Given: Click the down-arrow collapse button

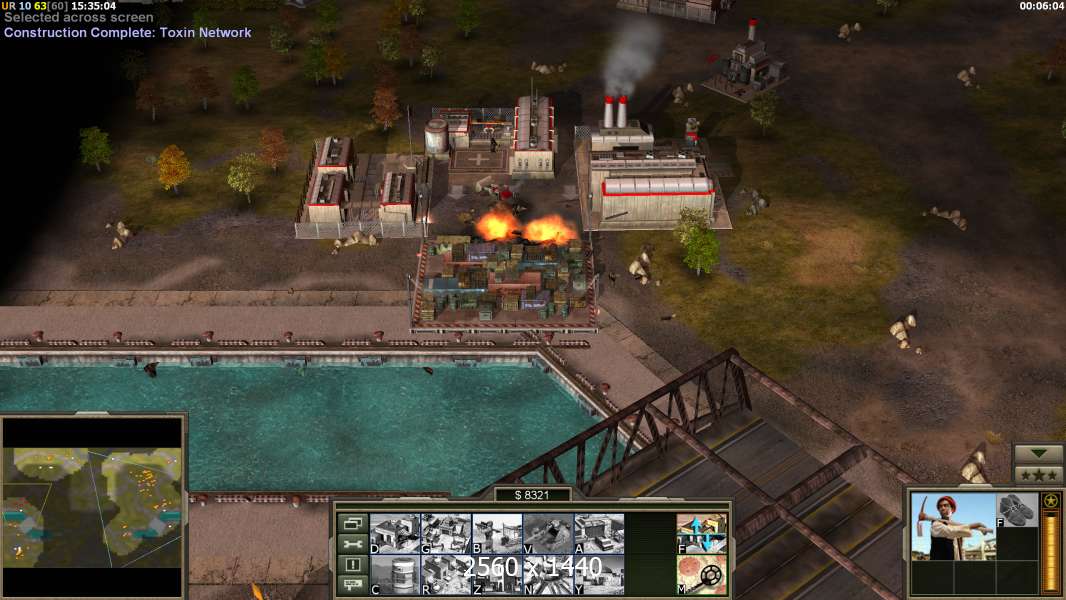Looking at the screenshot, I should pos(1038,455).
